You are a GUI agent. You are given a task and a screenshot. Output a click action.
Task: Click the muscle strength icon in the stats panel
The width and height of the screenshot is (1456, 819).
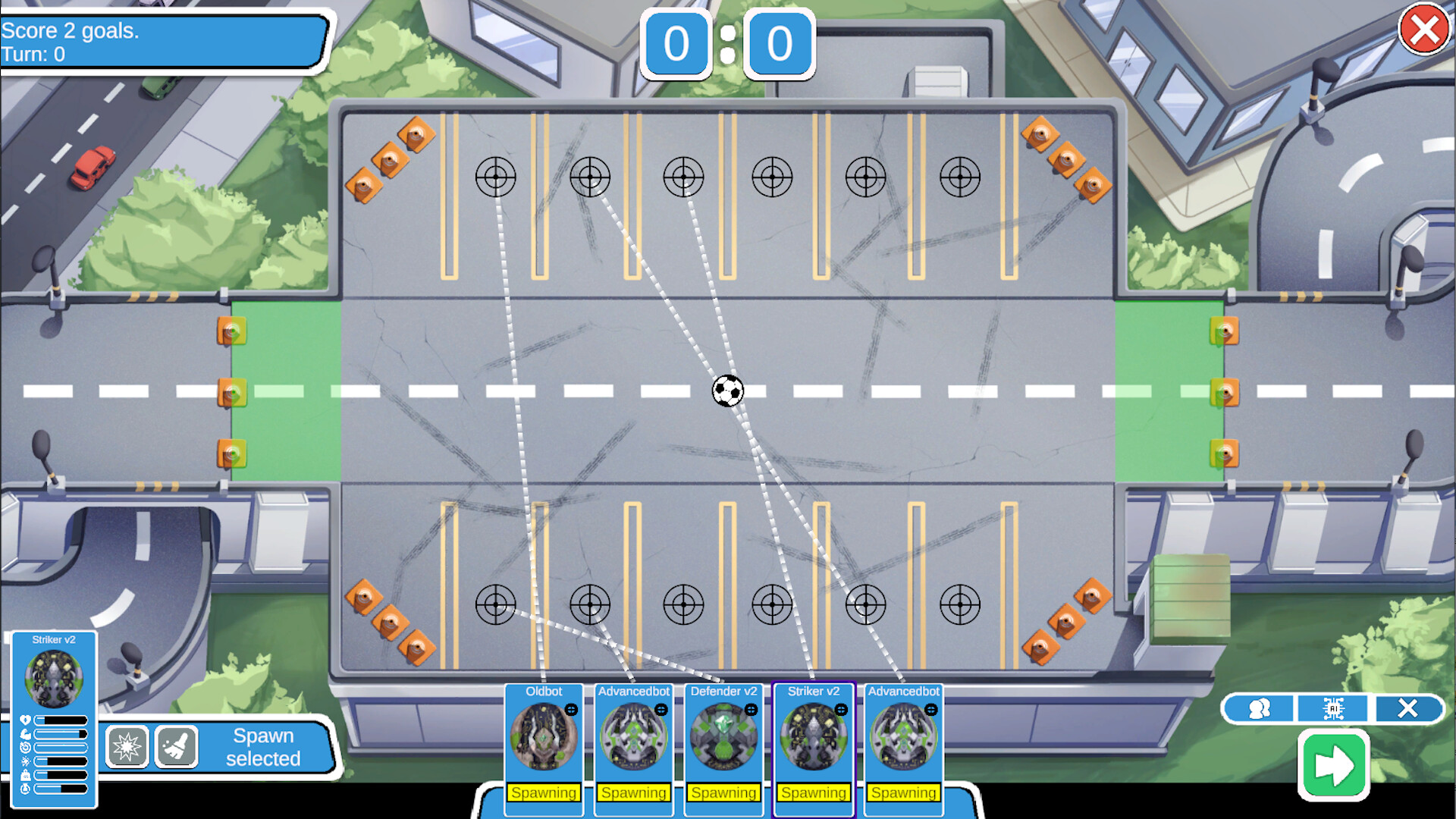click(24, 734)
